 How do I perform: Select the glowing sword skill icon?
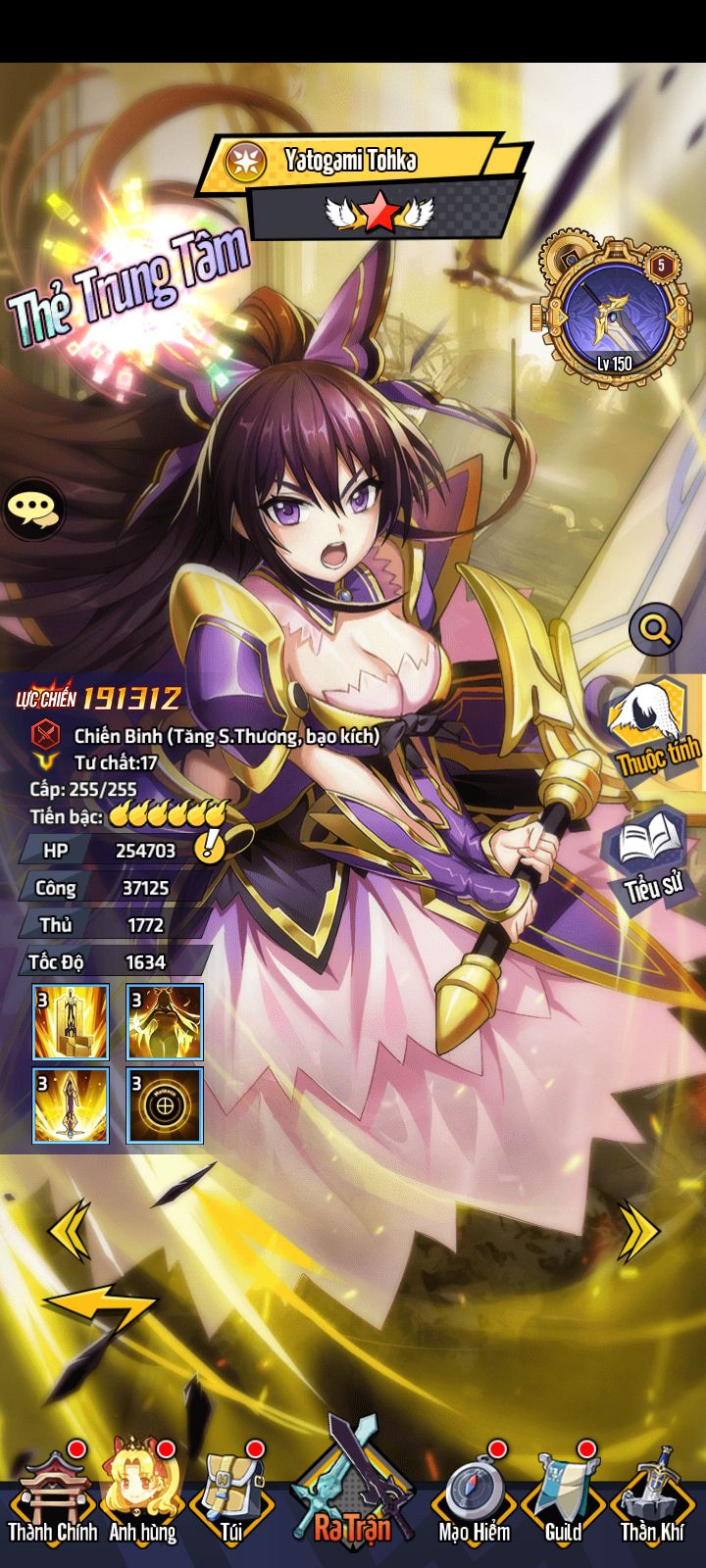click(x=71, y=1106)
